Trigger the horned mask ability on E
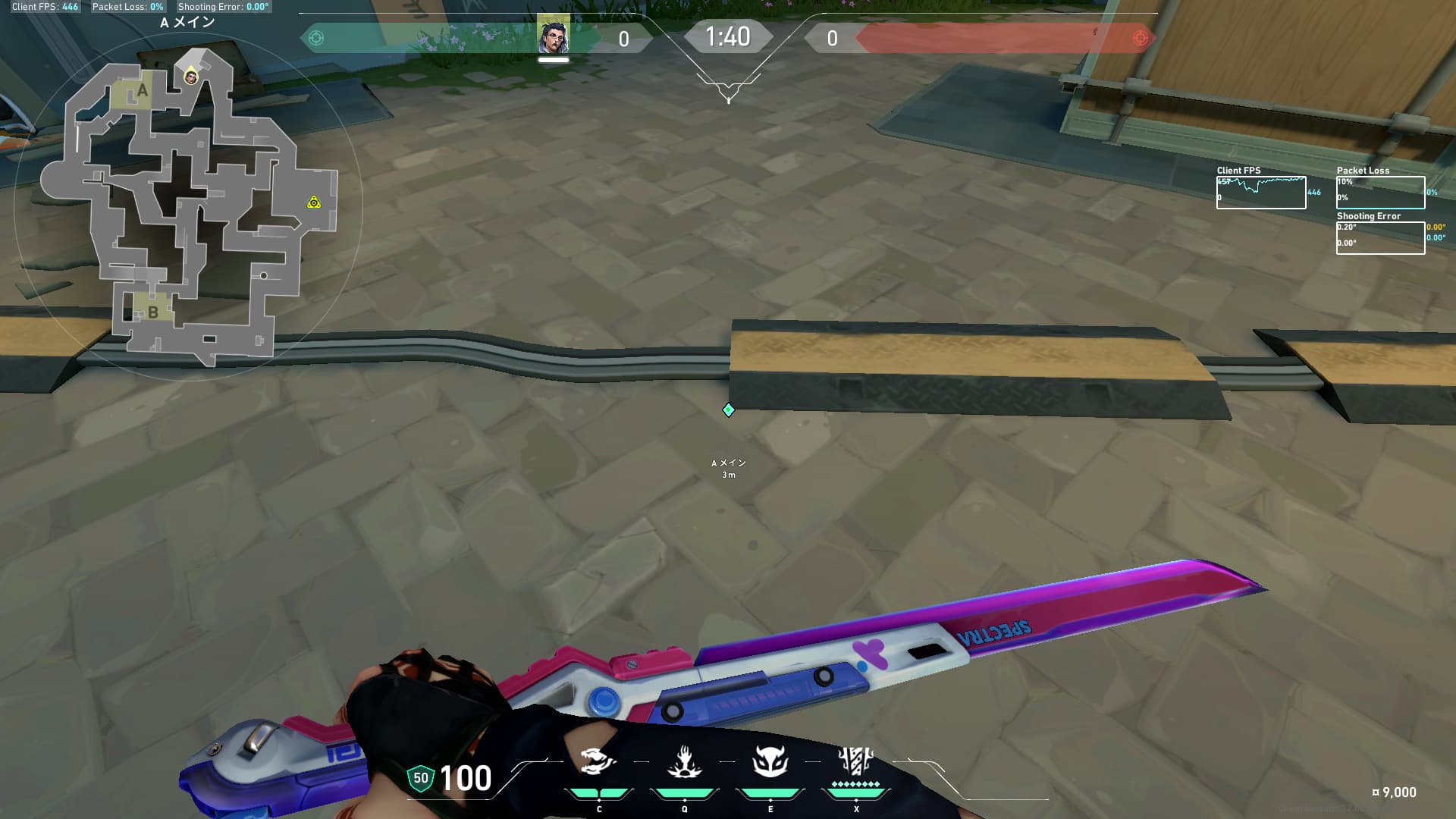This screenshot has height=819, width=1456. [770, 761]
